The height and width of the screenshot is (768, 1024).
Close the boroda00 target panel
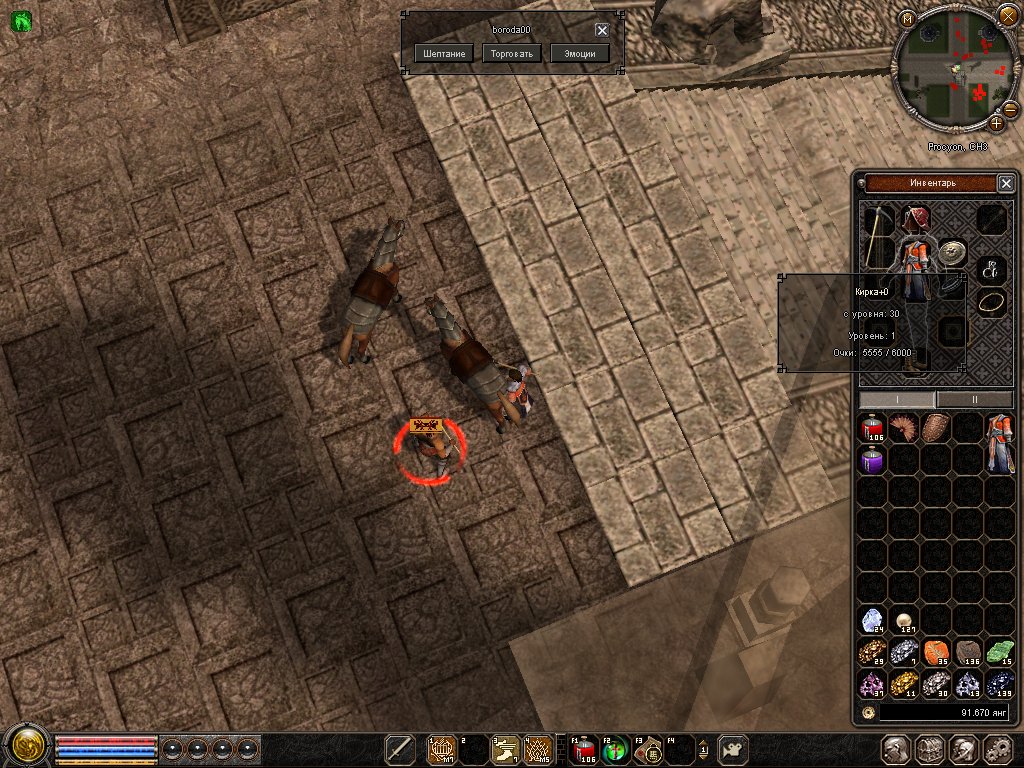(x=602, y=30)
